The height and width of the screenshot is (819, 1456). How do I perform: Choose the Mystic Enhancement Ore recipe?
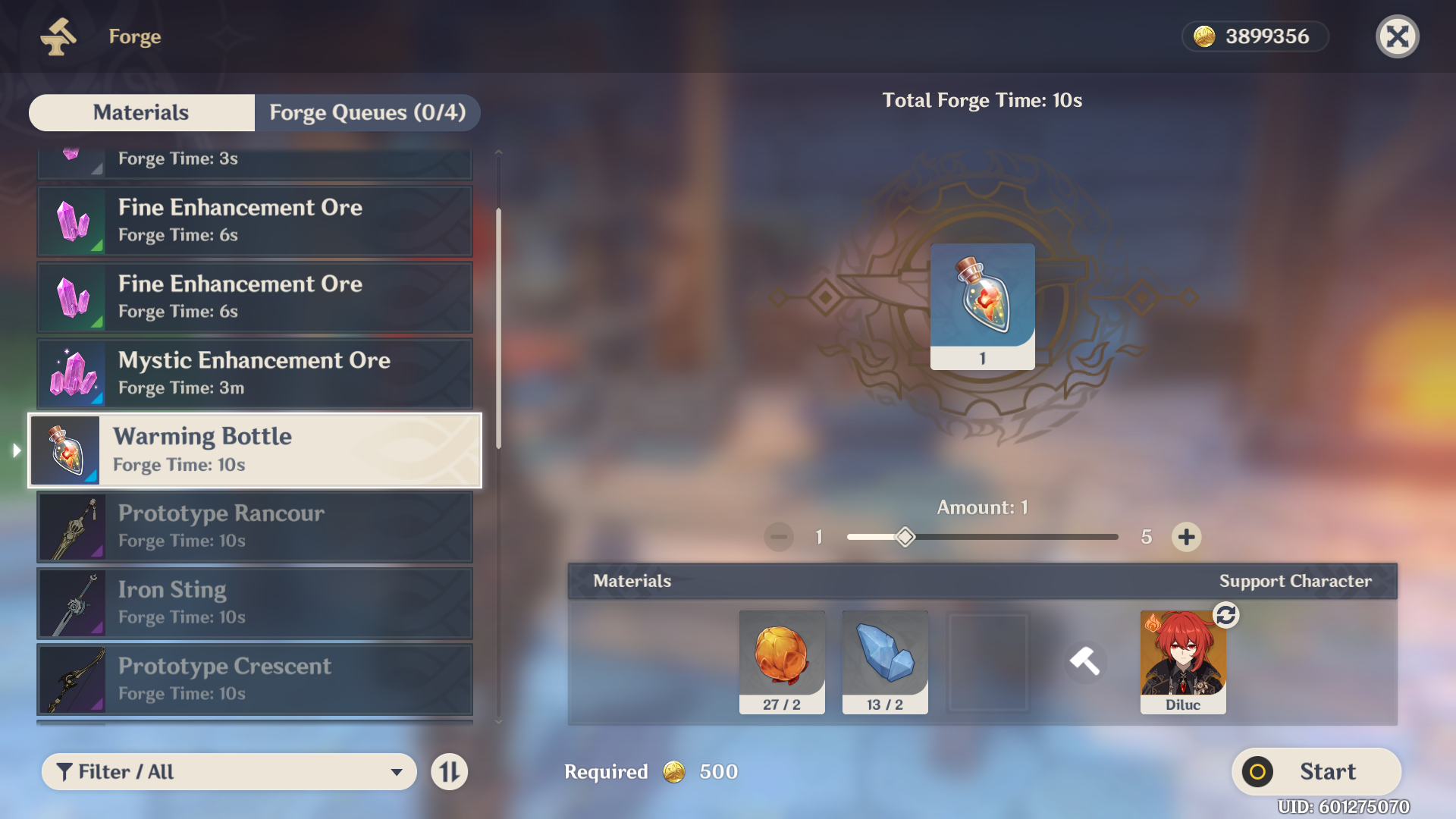pyautogui.click(x=255, y=373)
